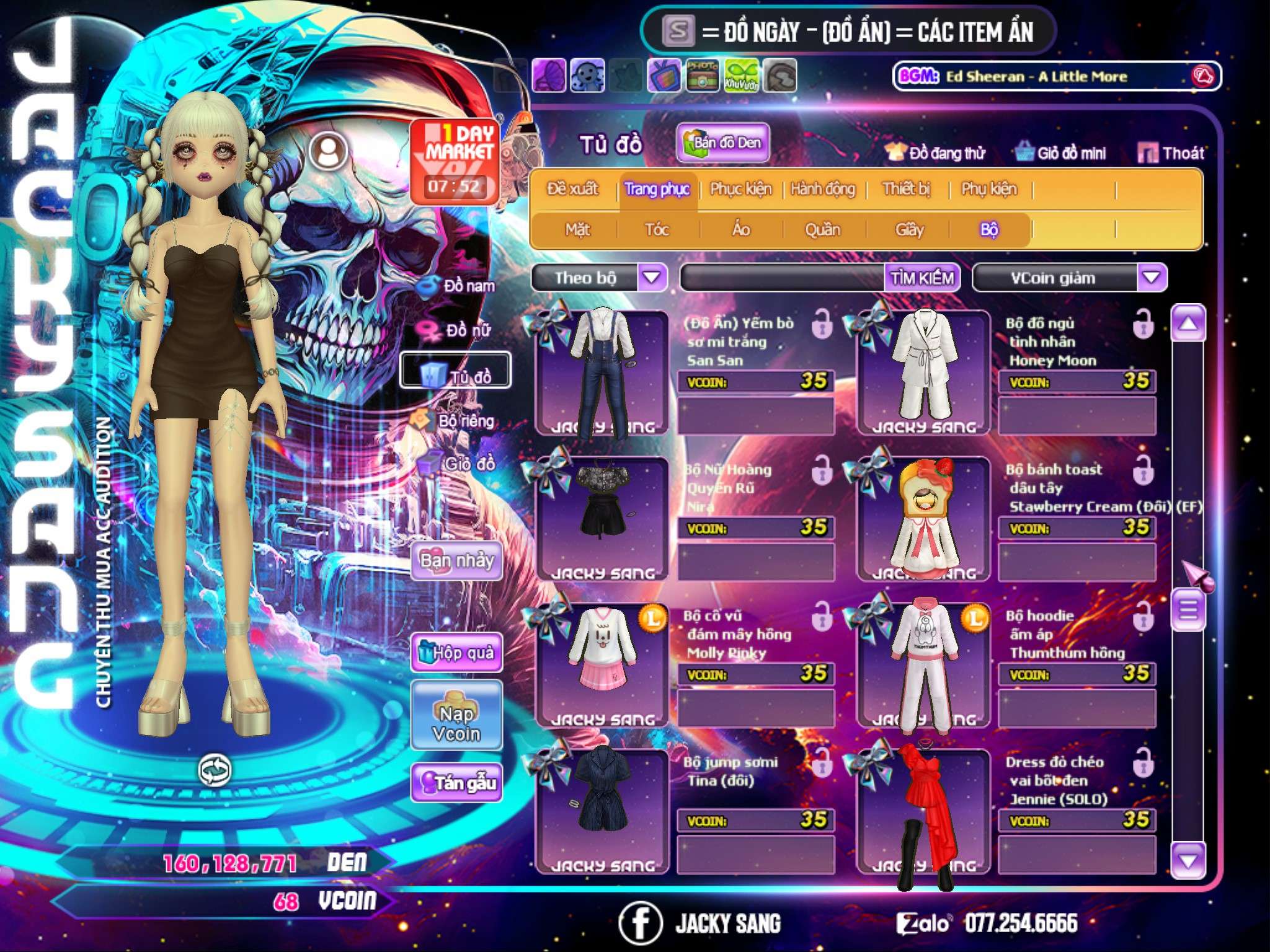Click the TÌM KIẾM search button
Screen dimensions: 1270x952
(922, 278)
